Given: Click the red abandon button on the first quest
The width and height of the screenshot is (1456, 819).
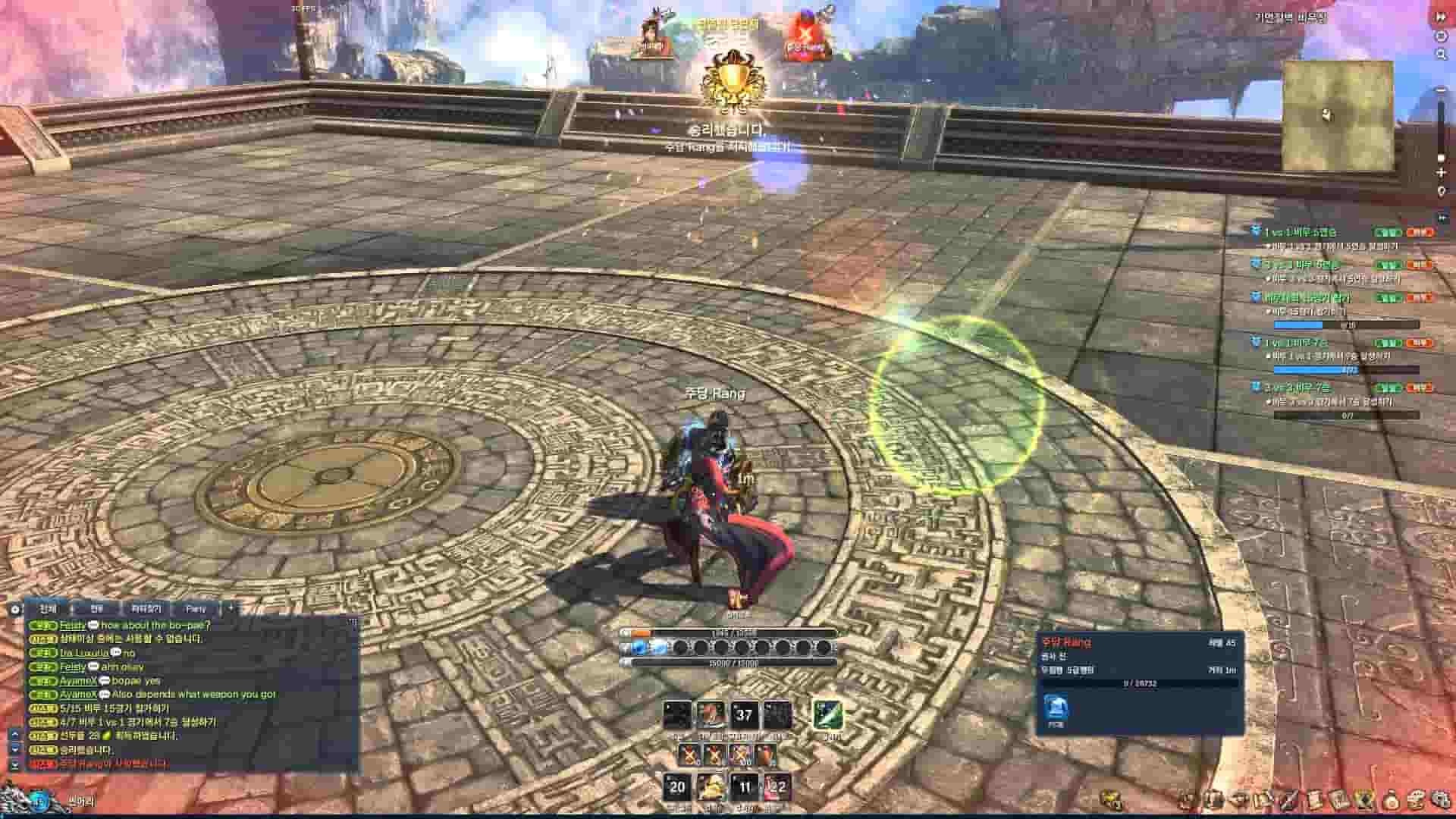Looking at the screenshot, I should pyautogui.click(x=1420, y=233).
